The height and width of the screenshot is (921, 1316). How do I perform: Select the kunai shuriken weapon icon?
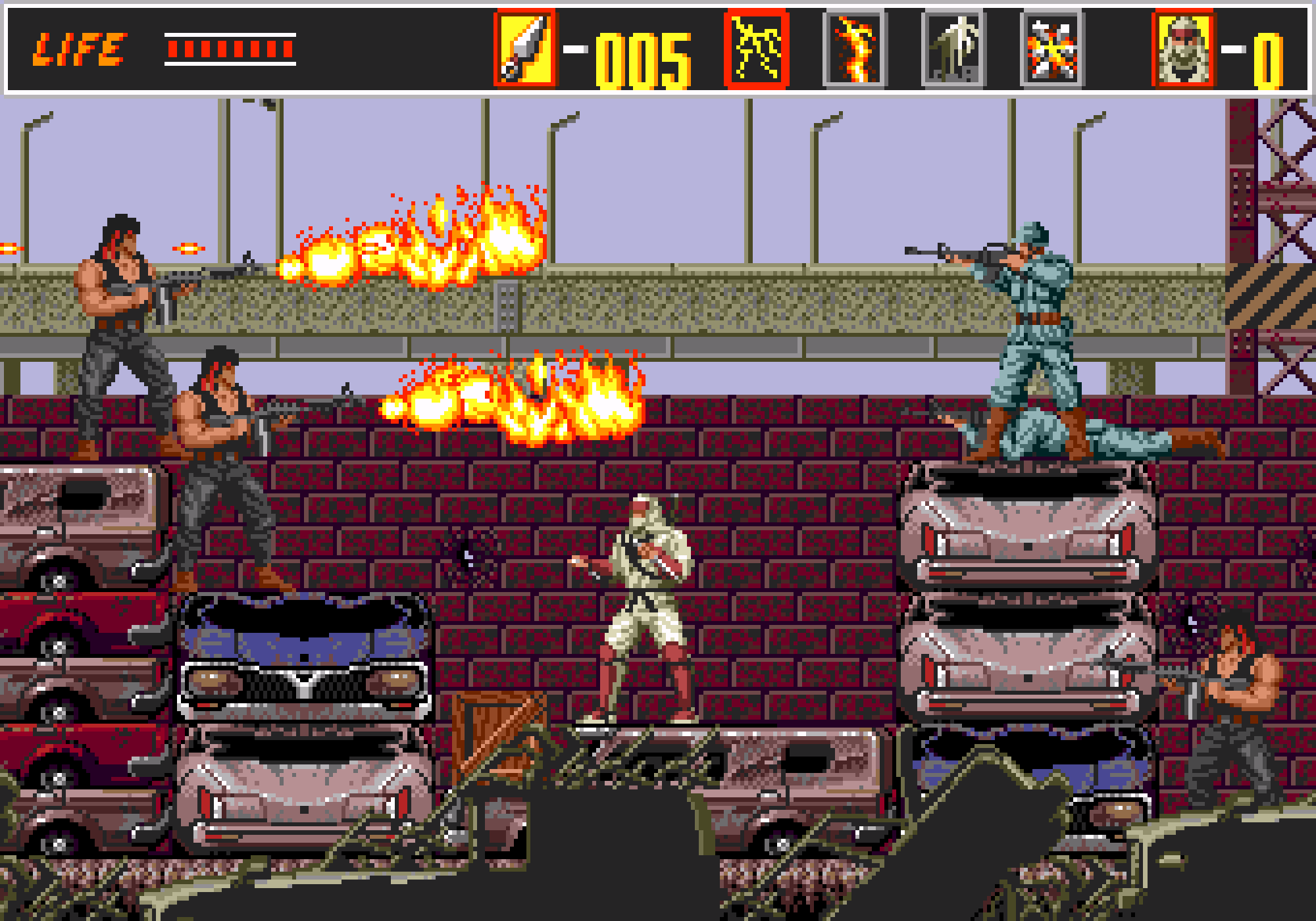pos(524,49)
